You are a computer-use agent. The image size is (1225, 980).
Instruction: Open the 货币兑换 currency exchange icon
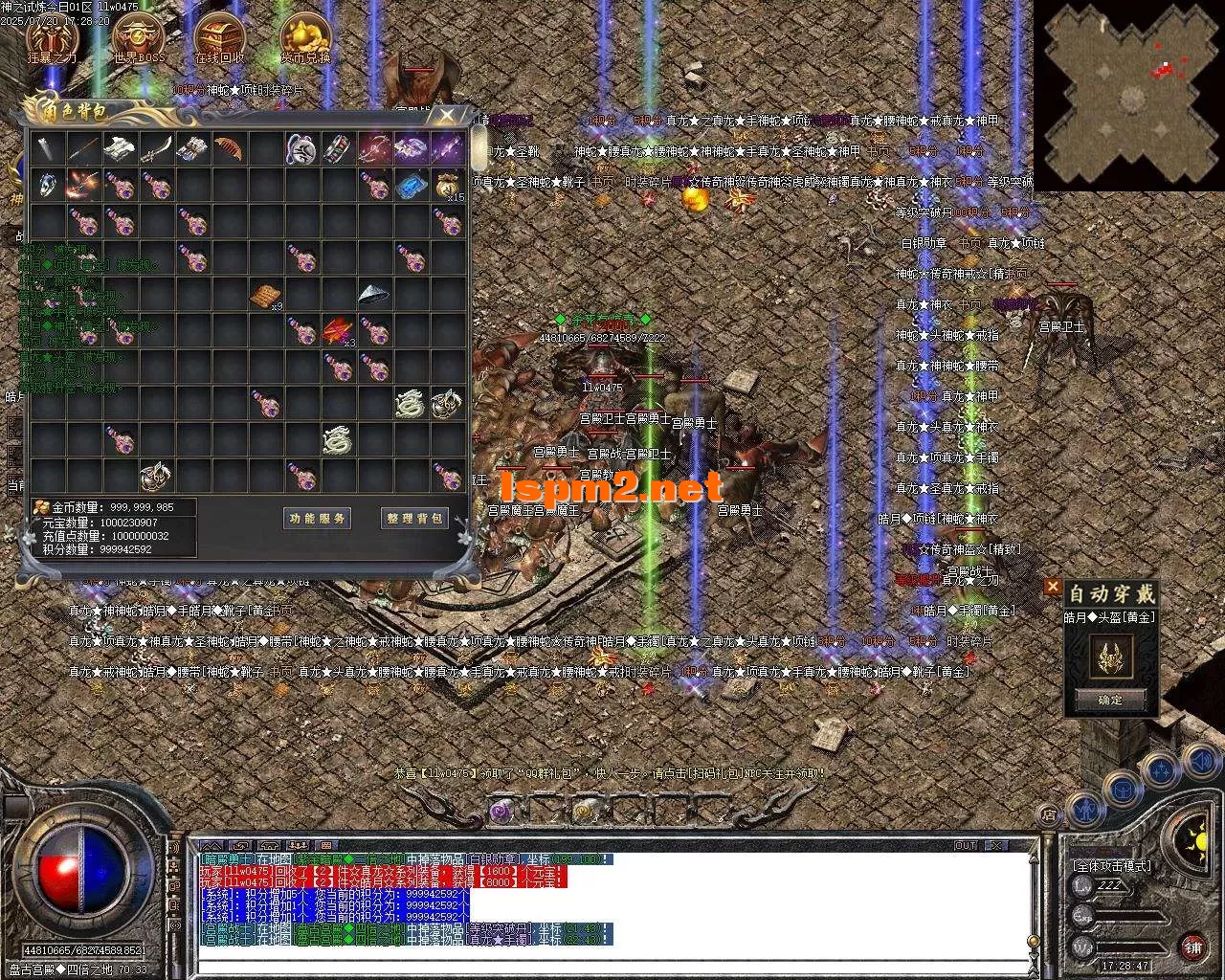[305, 40]
